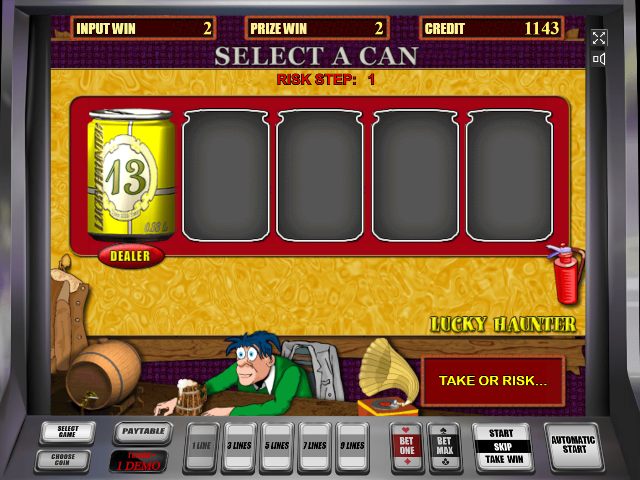The width and height of the screenshot is (640, 480).
Task: Show the Paytable
Action: click(x=141, y=433)
